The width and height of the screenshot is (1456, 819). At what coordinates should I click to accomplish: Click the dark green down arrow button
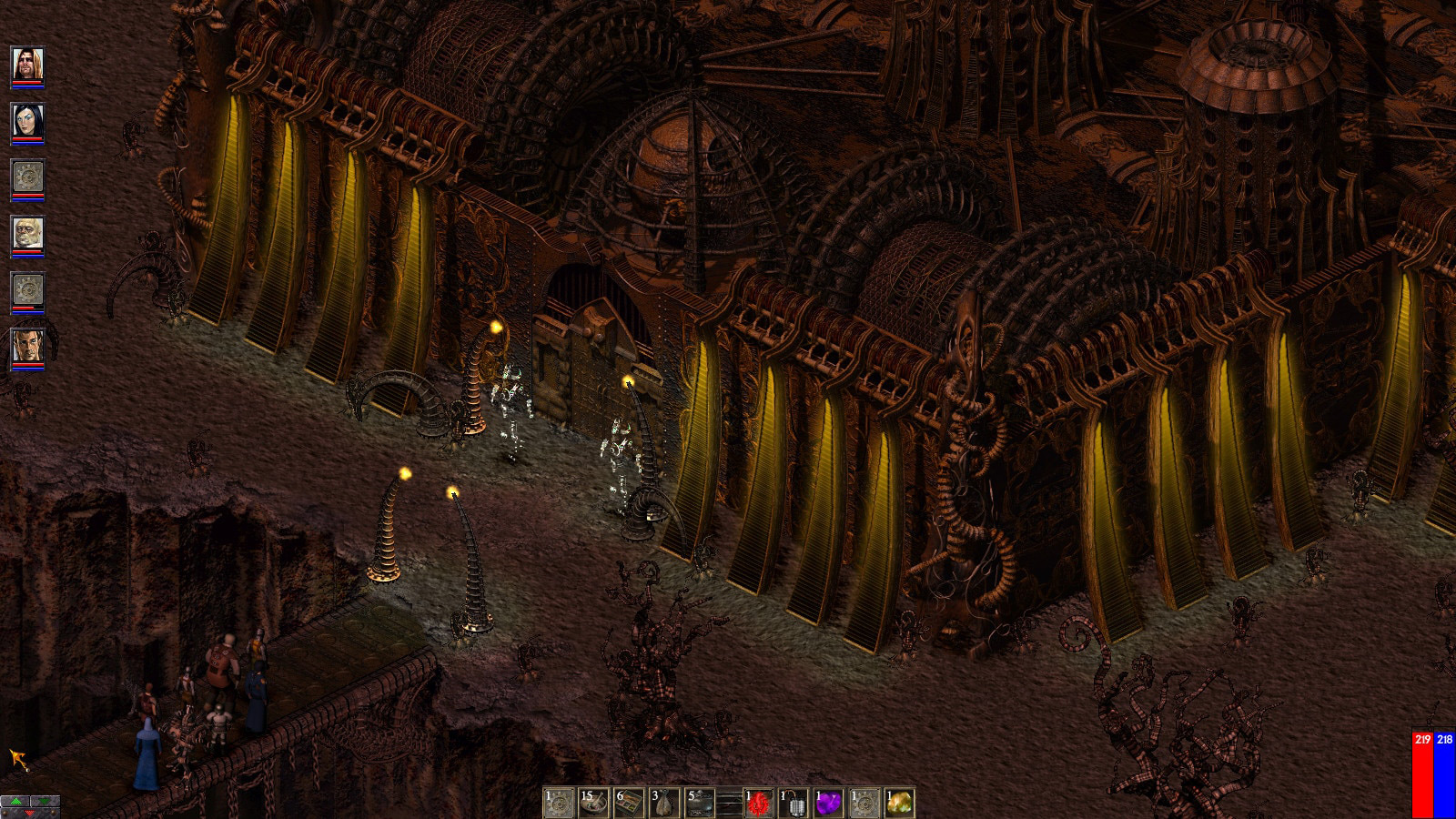(x=45, y=802)
